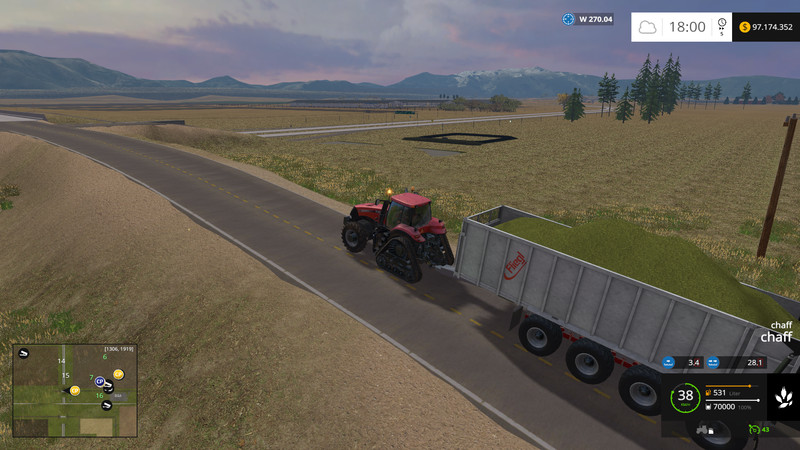Screen dimensions: 800x450
Task: Click the gold dollar coin icon
Action: (745, 27)
